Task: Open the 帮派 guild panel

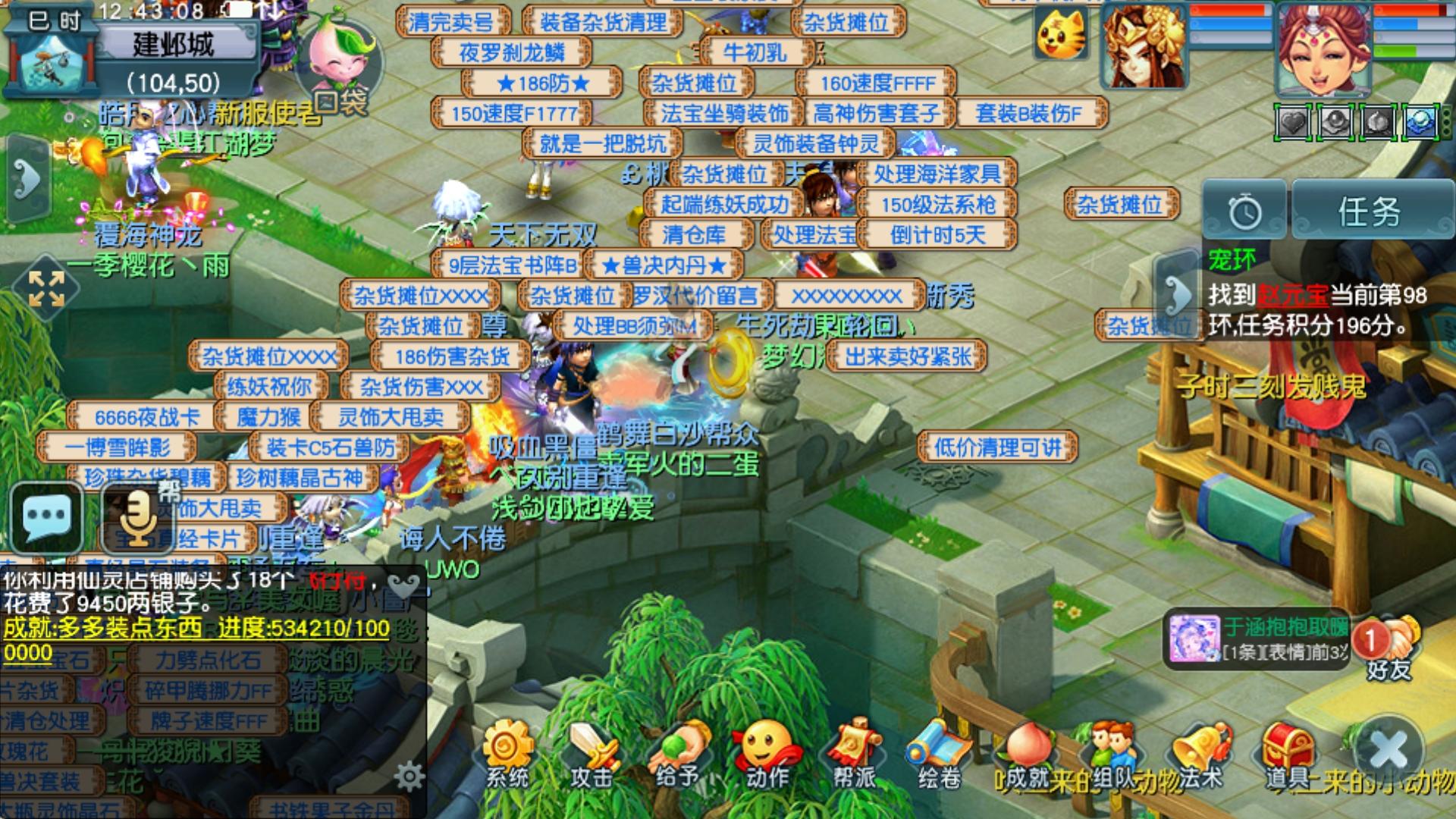Action: tap(853, 755)
